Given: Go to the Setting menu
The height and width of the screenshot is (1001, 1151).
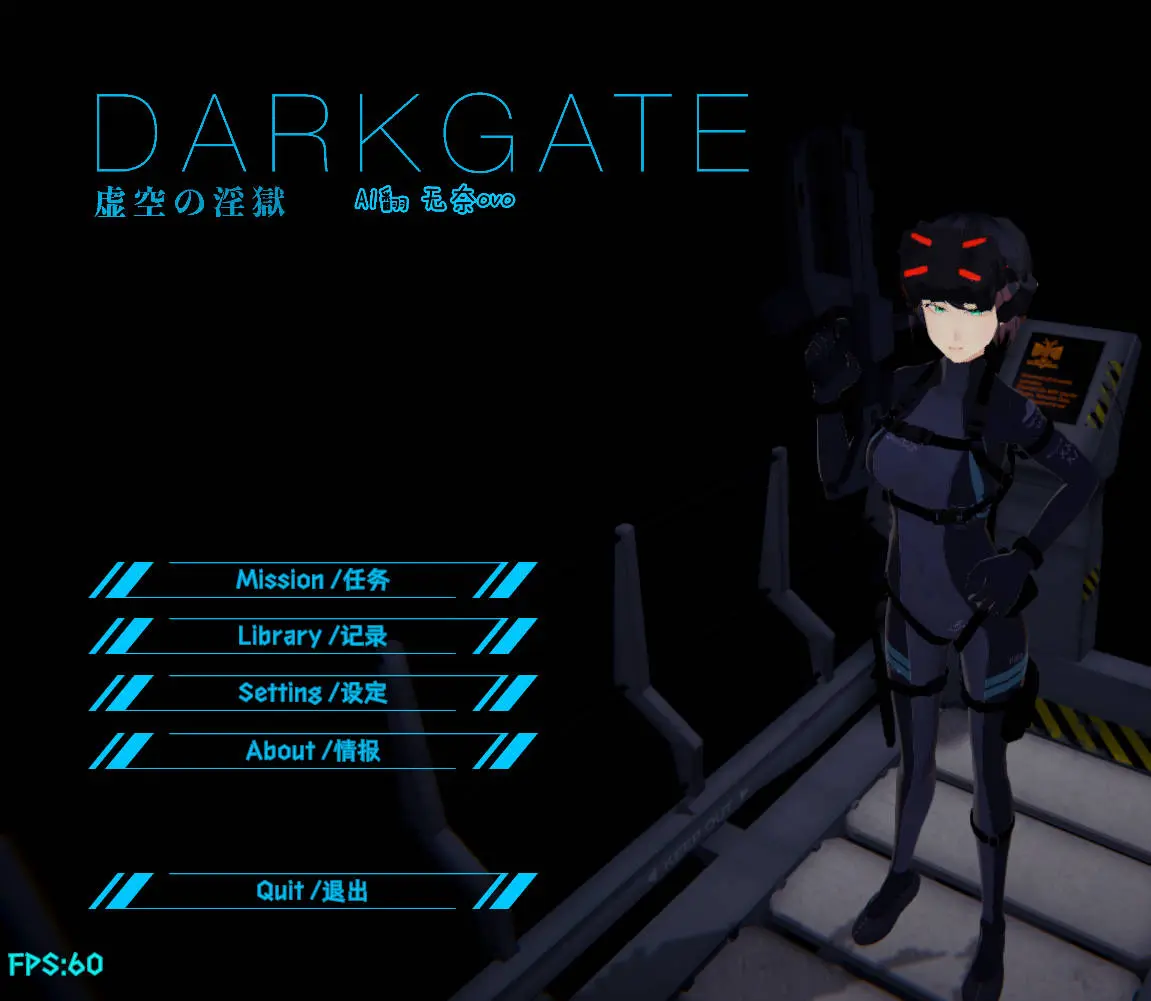Looking at the screenshot, I should (x=313, y=692).
